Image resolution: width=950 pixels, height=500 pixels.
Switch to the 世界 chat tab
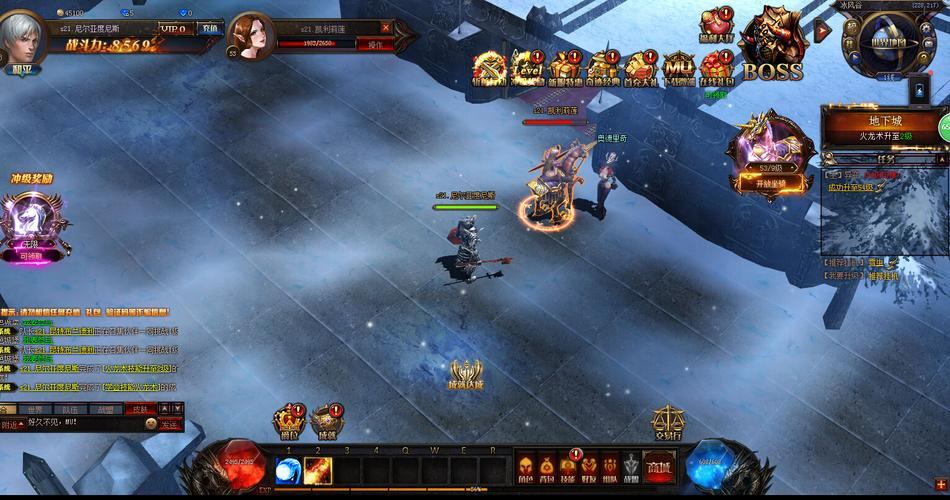tap(35, 409)
